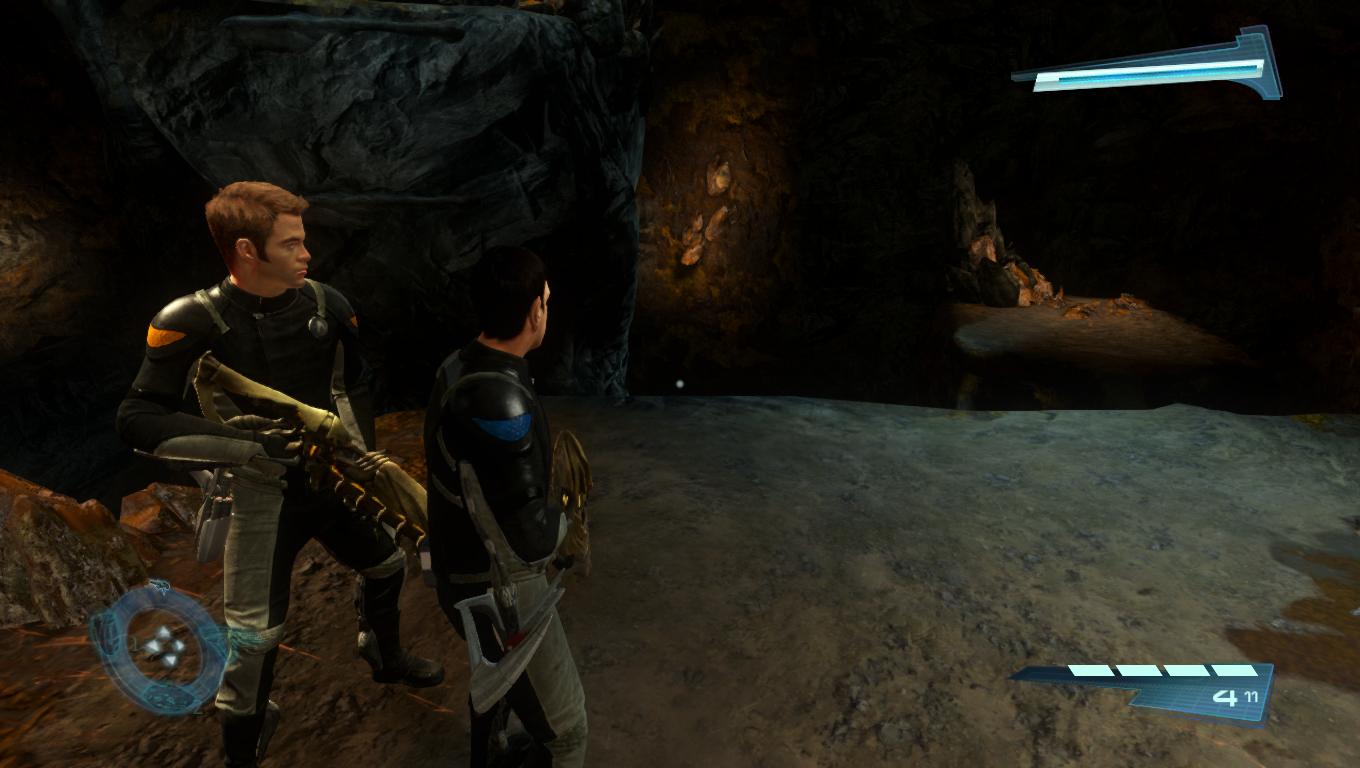Click the circular tricorder HUD indicator

coord(160,647)
